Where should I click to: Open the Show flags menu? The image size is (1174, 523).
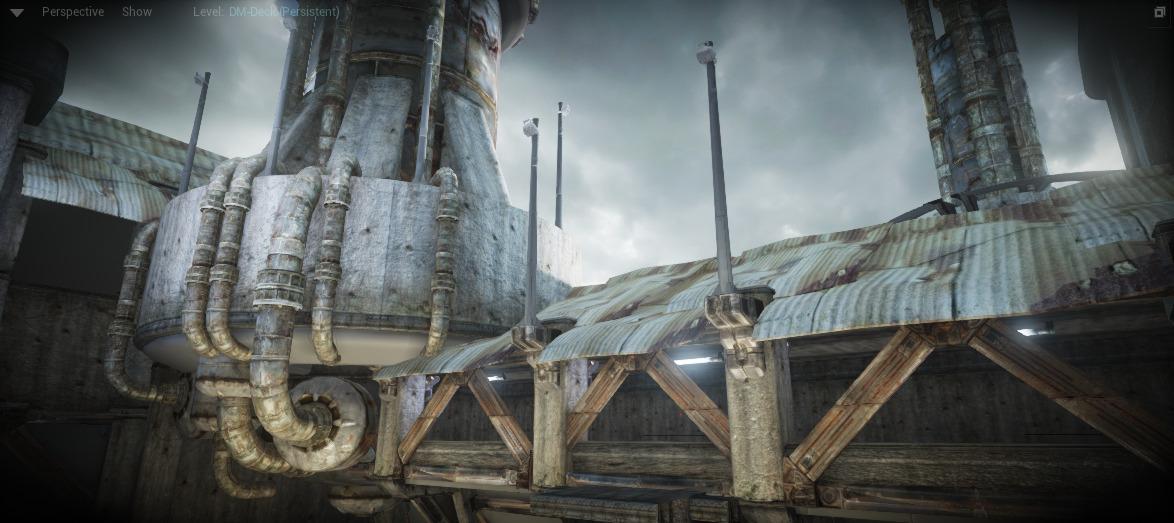tap(137, 12)
